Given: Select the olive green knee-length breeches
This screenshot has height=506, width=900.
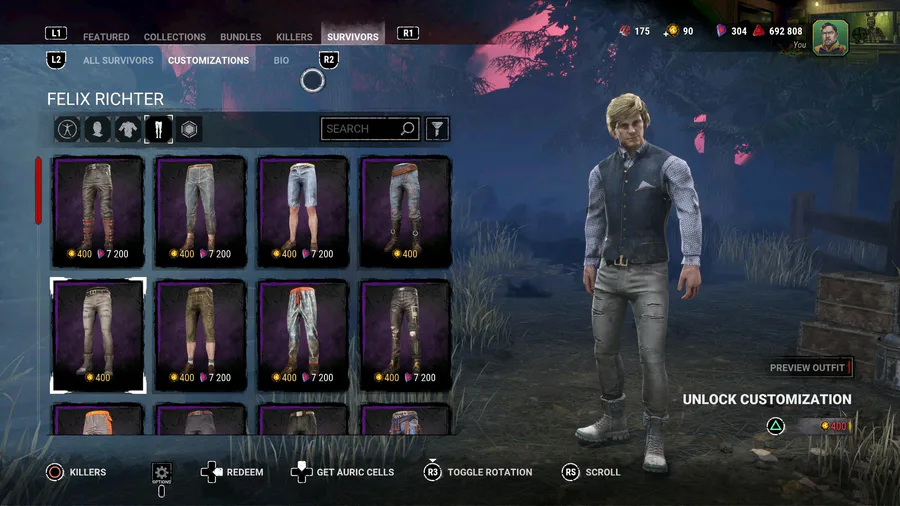Looking at the screenshot, I should click(x=201, y=335).
